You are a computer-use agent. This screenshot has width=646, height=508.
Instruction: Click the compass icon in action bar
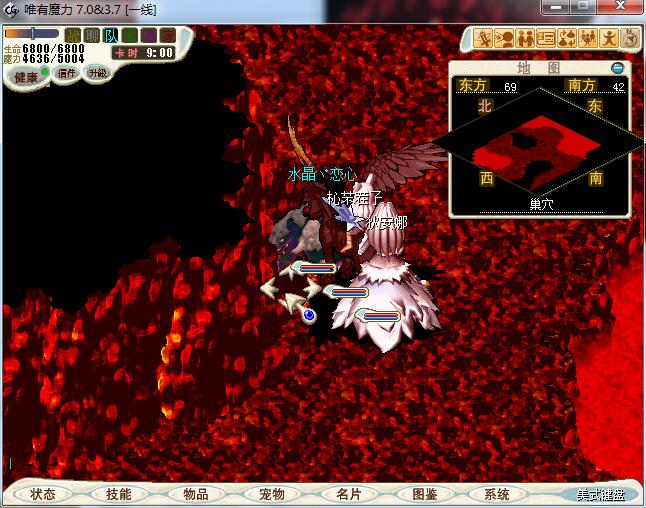(x=631, y=39)
